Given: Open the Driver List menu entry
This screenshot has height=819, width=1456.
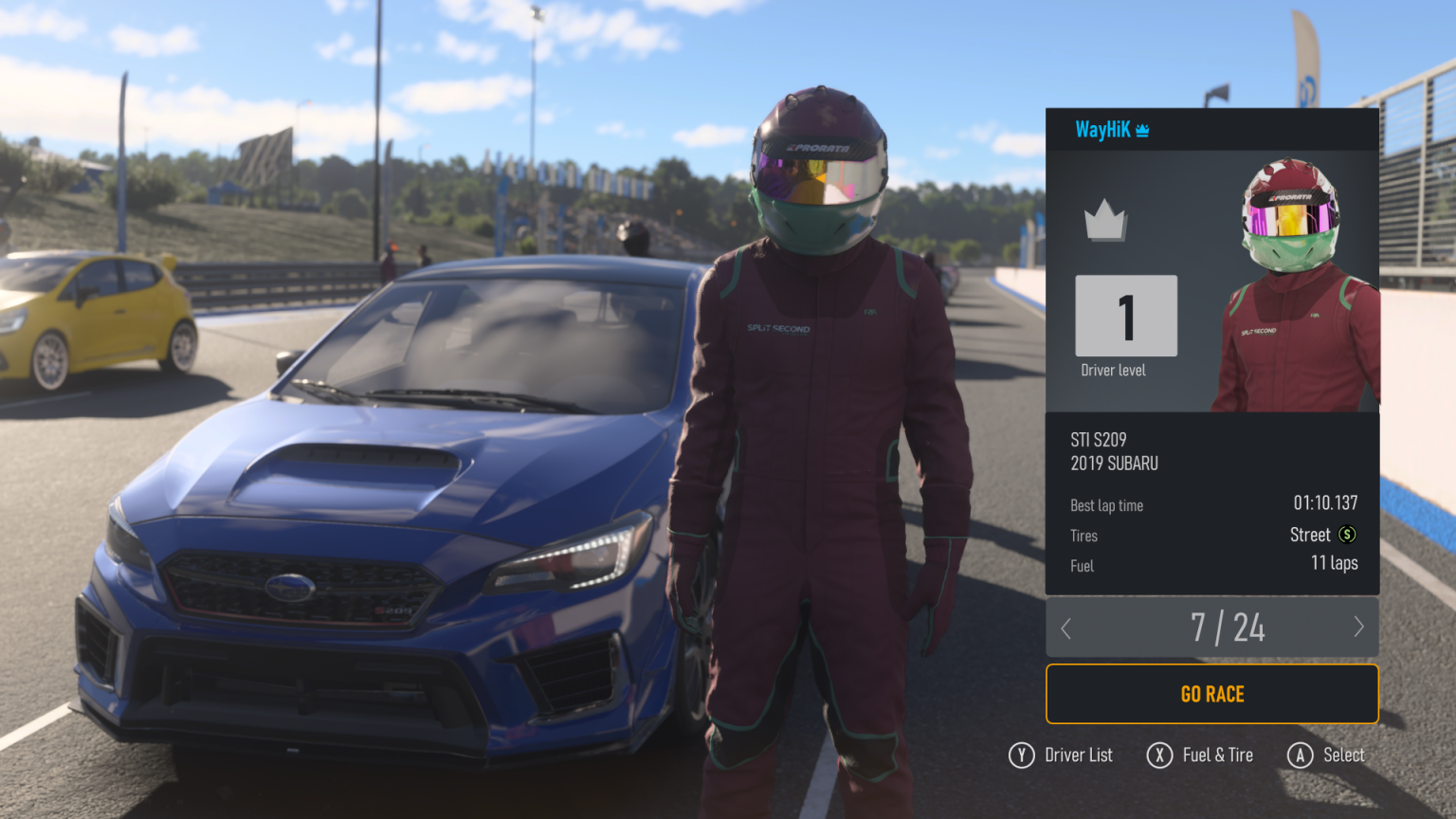Looking at the screenshot, I should (1061, 755).
